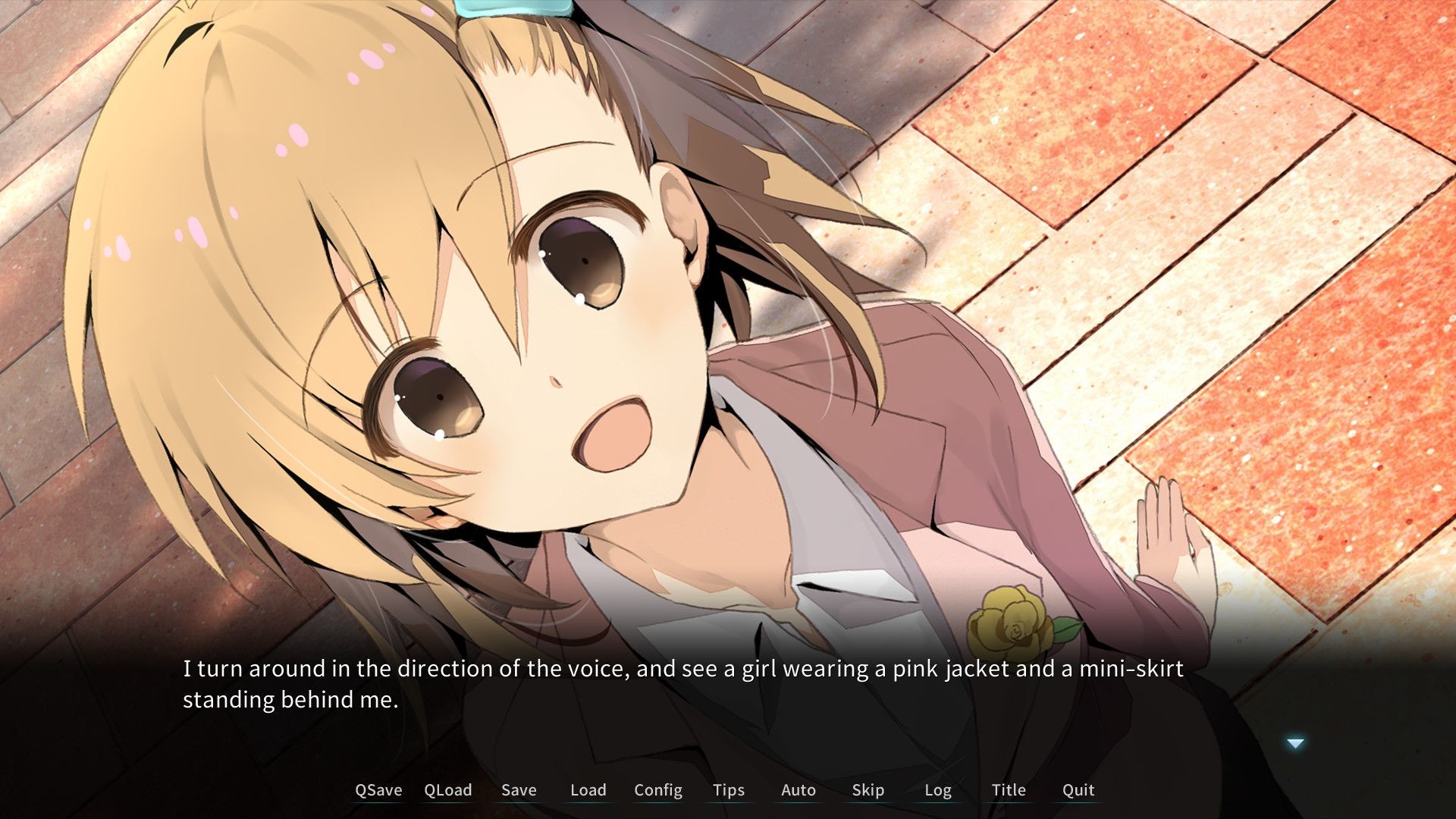Open the Save screen
The image size is (1456, 819).
(519, 790)
